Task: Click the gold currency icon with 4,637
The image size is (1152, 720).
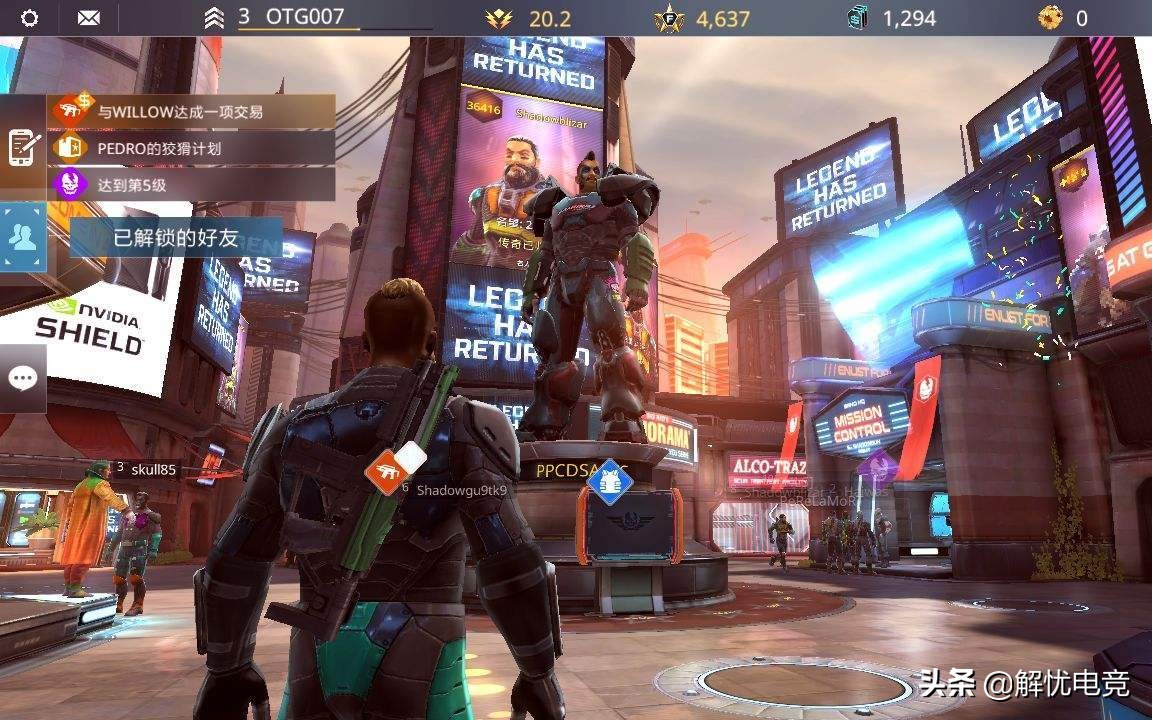Action: (667, 18)
